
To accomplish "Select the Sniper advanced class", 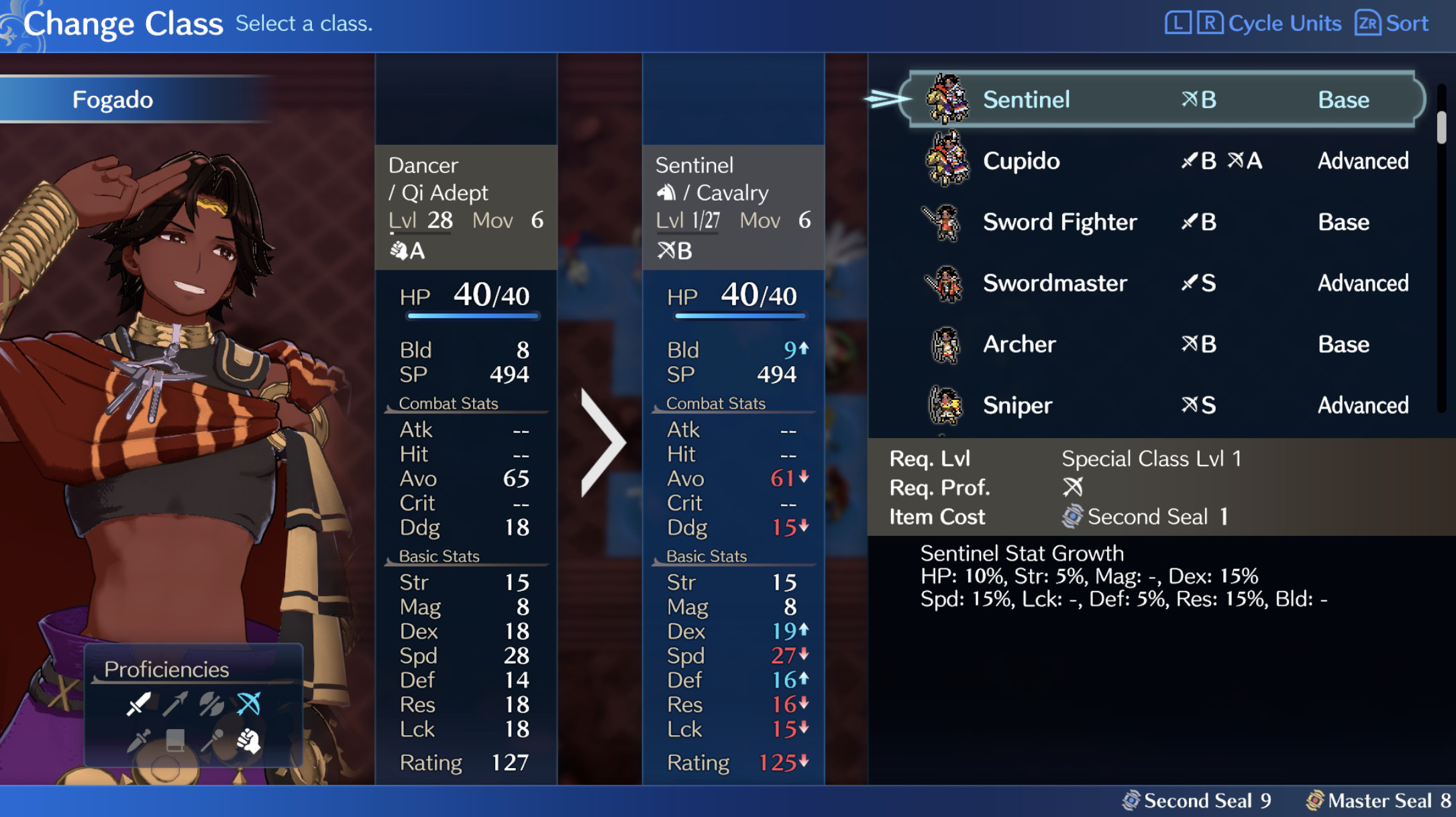I will coord(1017,405).
